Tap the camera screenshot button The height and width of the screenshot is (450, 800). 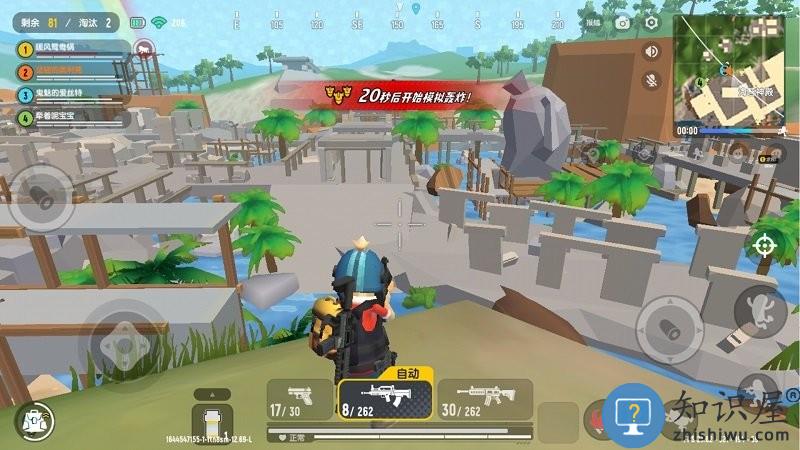tap(623, 21)
